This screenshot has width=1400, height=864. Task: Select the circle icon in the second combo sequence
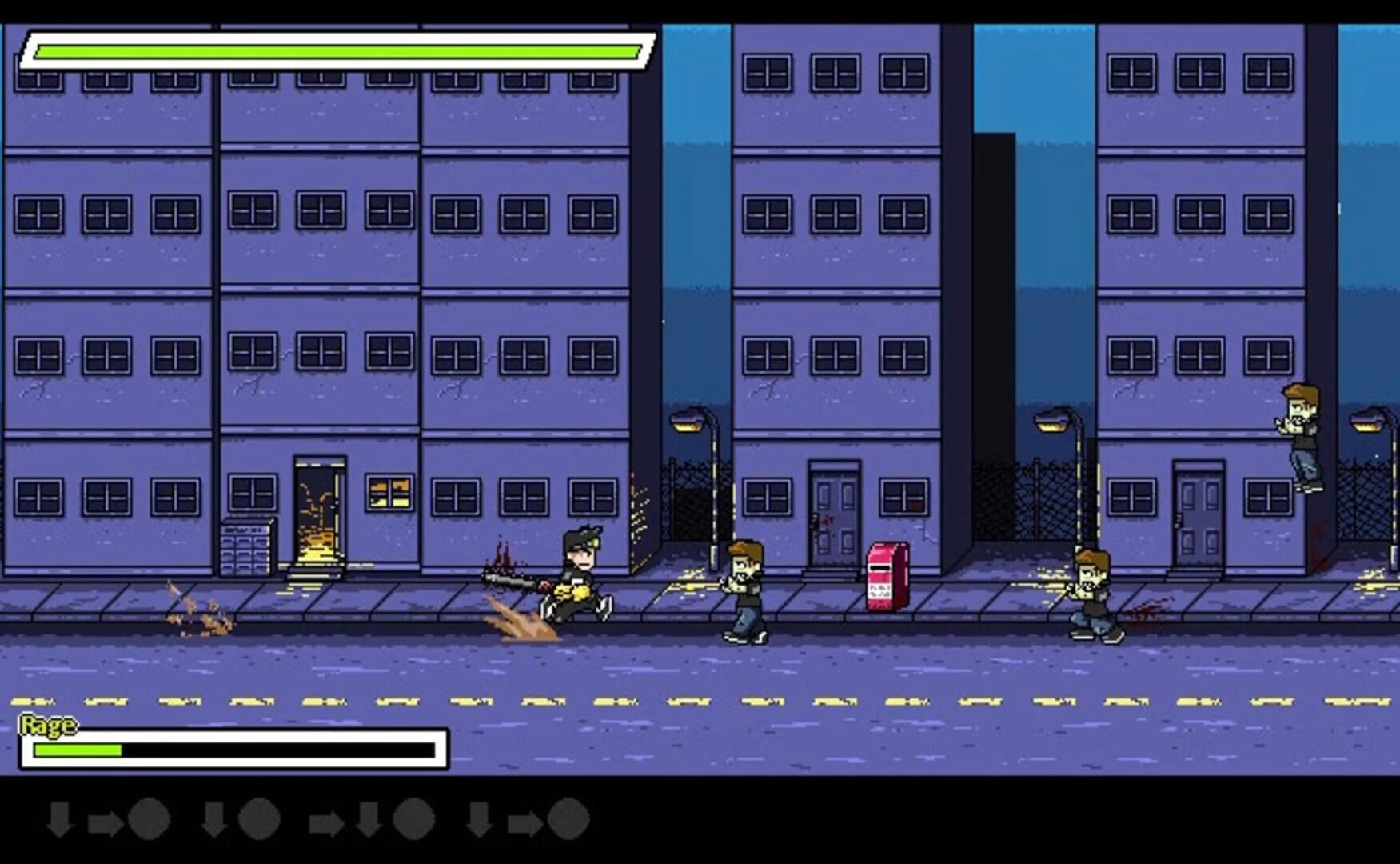pyautogui.click(x=257, y=818)
